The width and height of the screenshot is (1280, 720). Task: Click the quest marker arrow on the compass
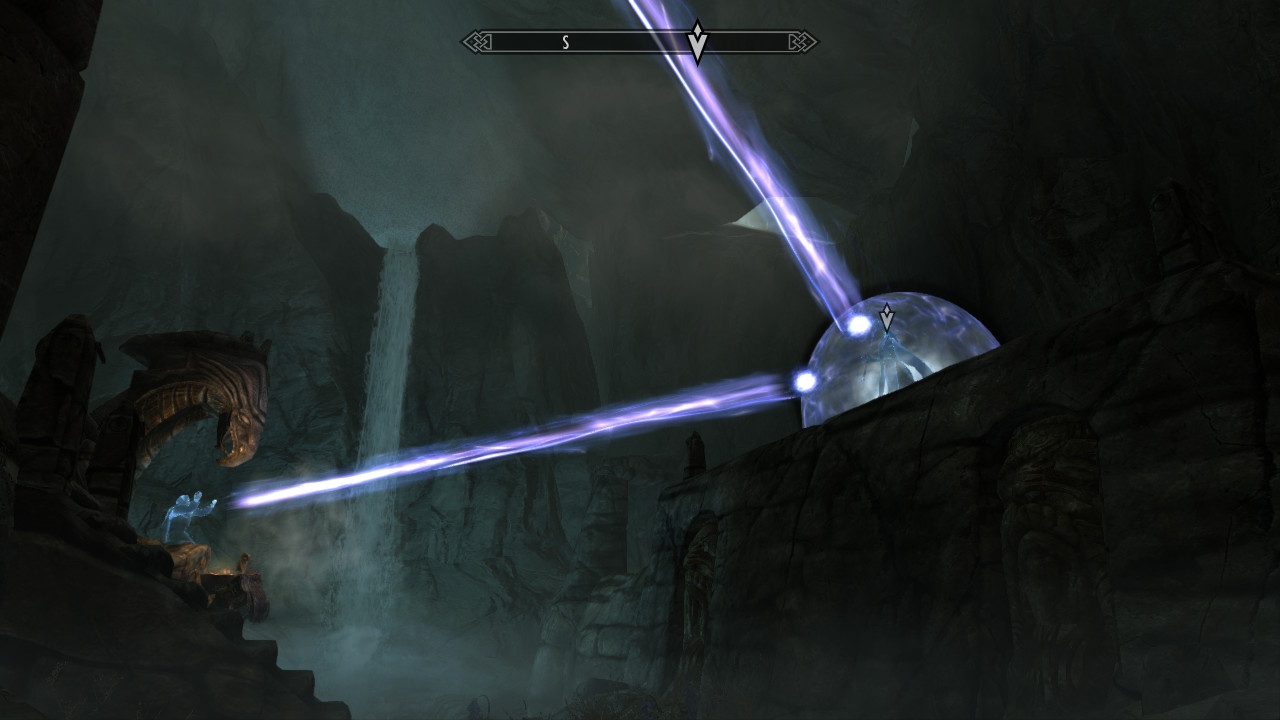tap(698, 42)
